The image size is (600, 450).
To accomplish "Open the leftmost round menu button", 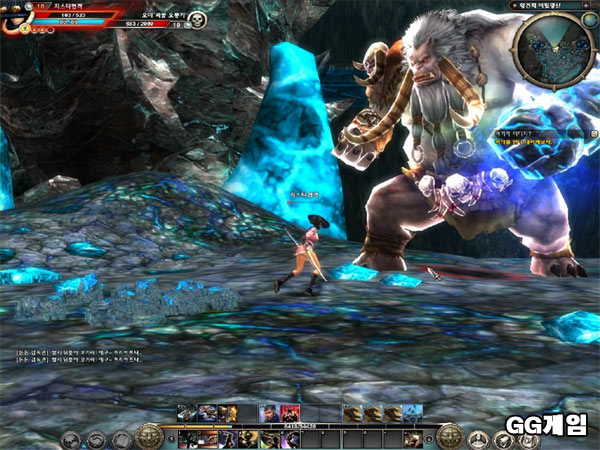I will [70, 438].
